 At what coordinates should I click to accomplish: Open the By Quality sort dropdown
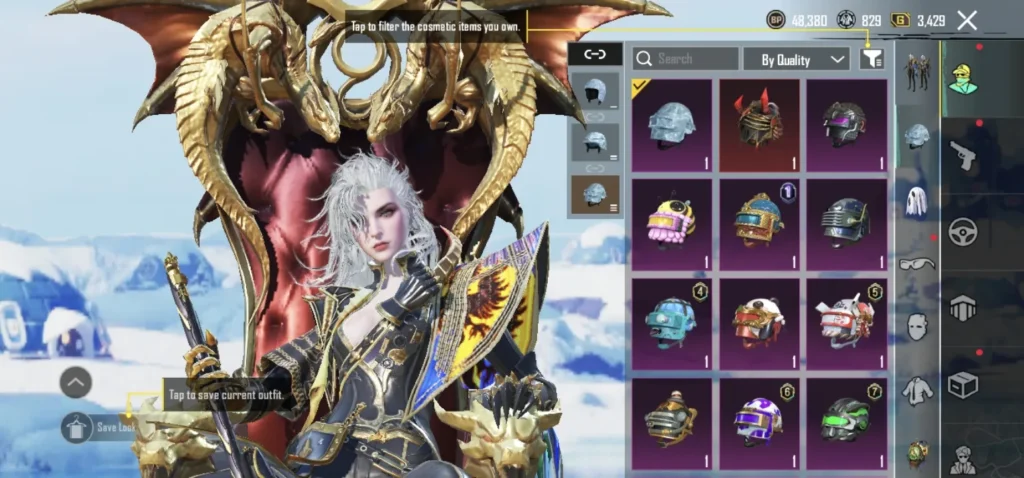tap(801, 60)
